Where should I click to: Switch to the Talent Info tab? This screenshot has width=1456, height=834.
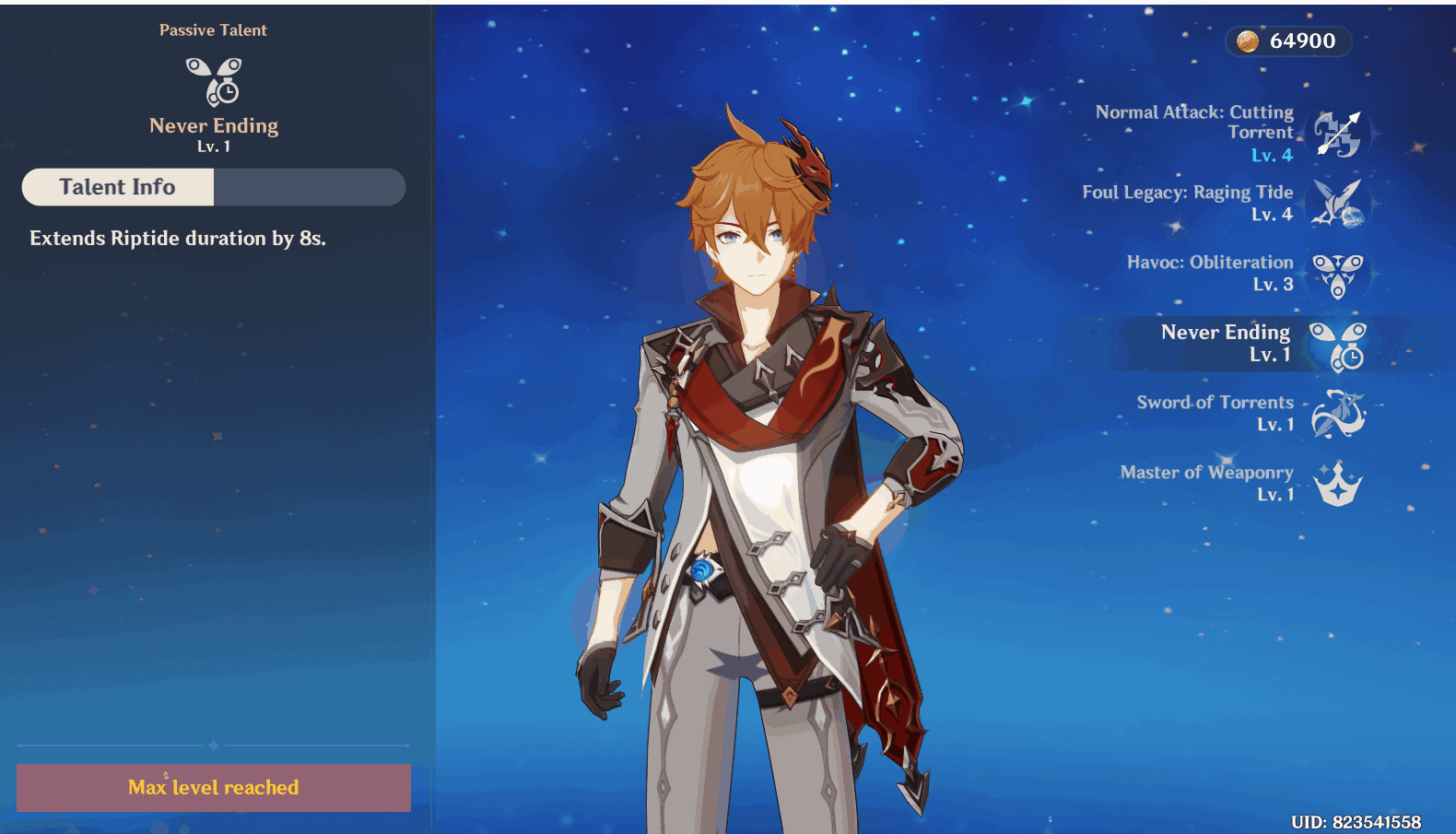tap(118, 187)
